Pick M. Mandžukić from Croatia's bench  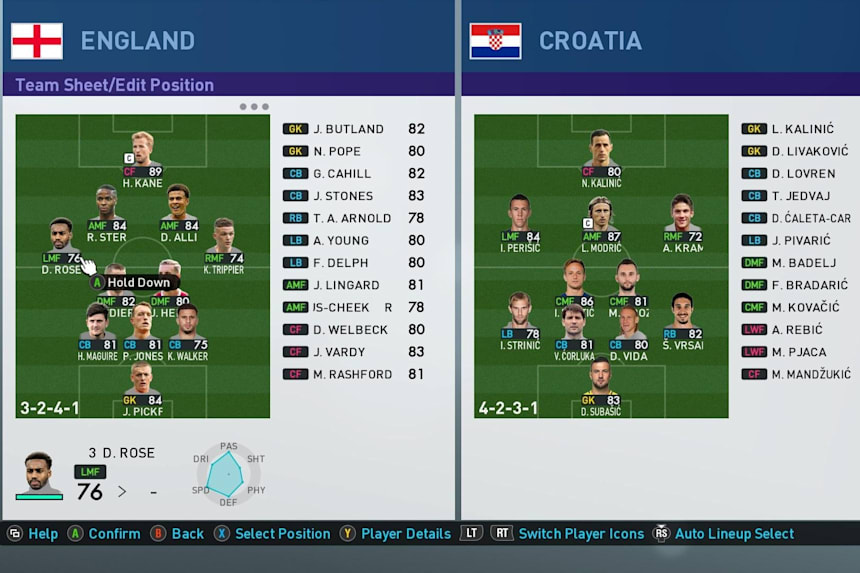tap(797, 374)
